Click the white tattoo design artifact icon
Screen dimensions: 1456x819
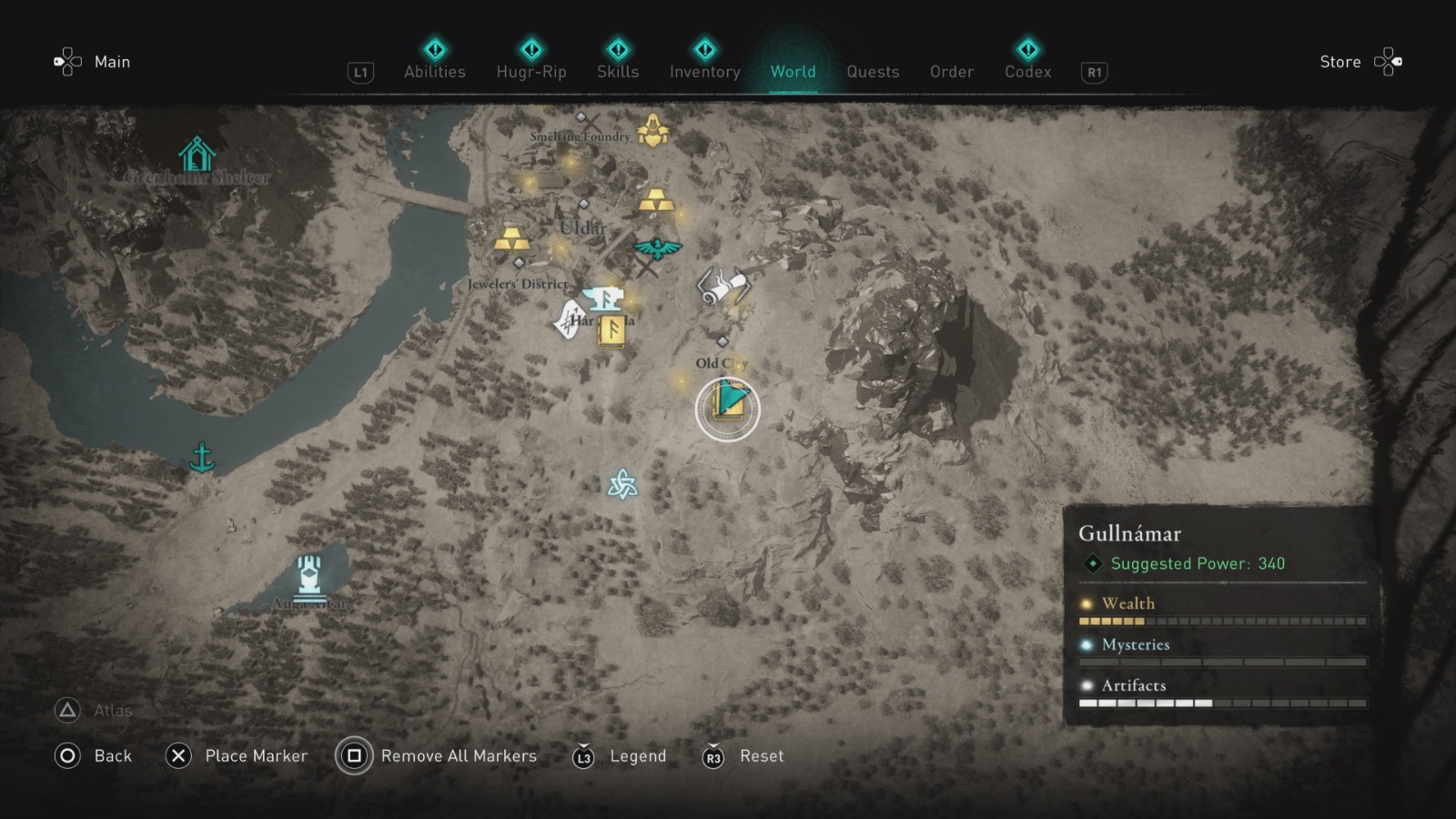pyautogui.click(x=569, y=320)
